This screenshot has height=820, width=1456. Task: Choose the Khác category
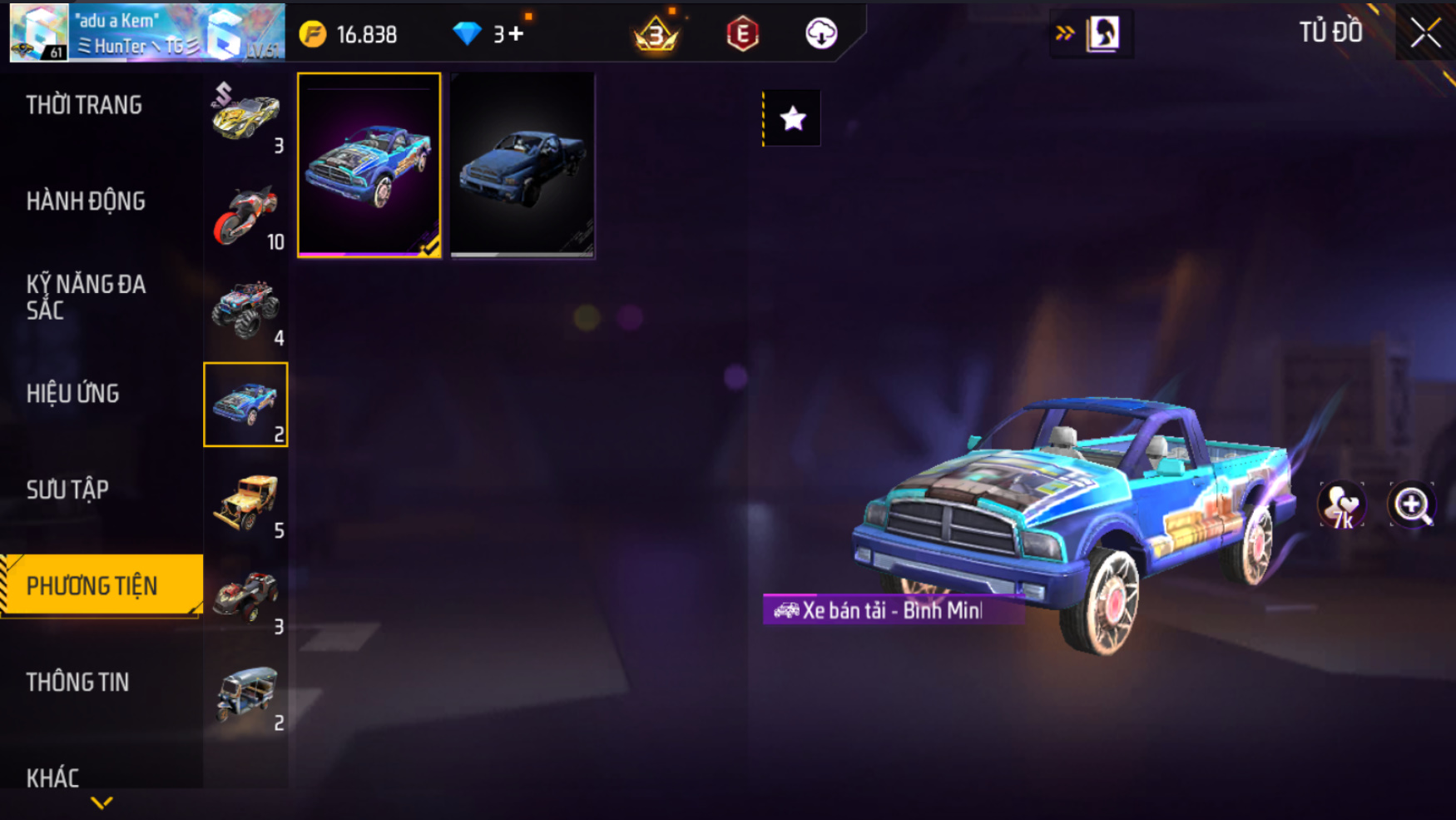tap(52, 778)
